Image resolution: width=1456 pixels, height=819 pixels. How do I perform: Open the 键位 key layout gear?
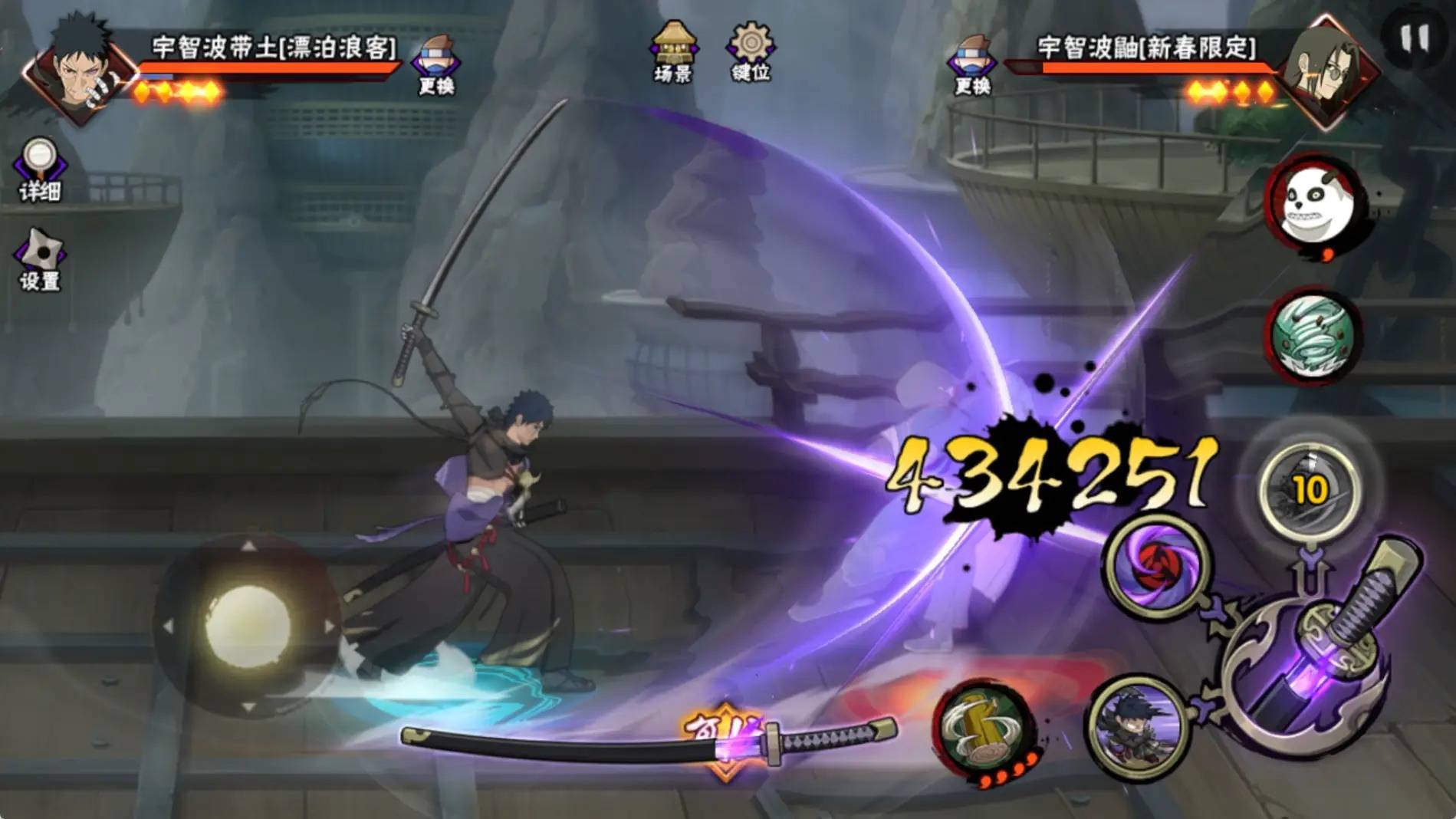pos(751,51)
